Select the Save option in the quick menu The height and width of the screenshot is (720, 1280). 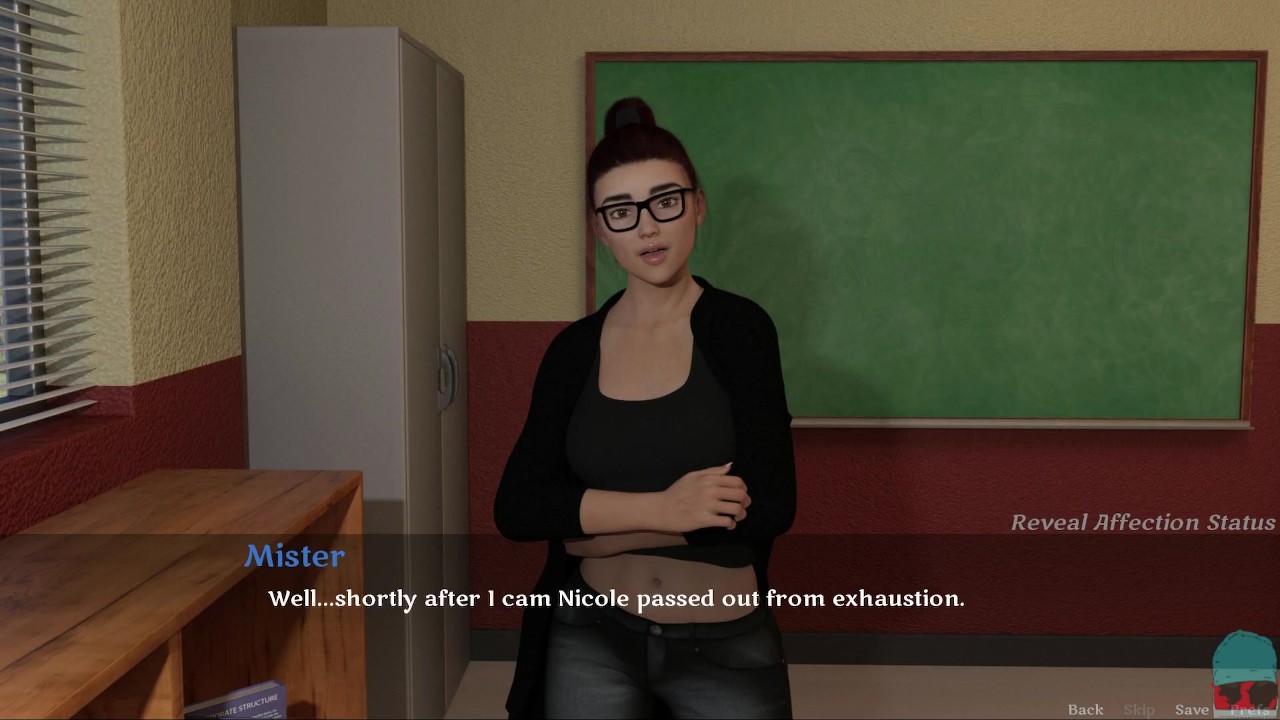(1192, 709)
